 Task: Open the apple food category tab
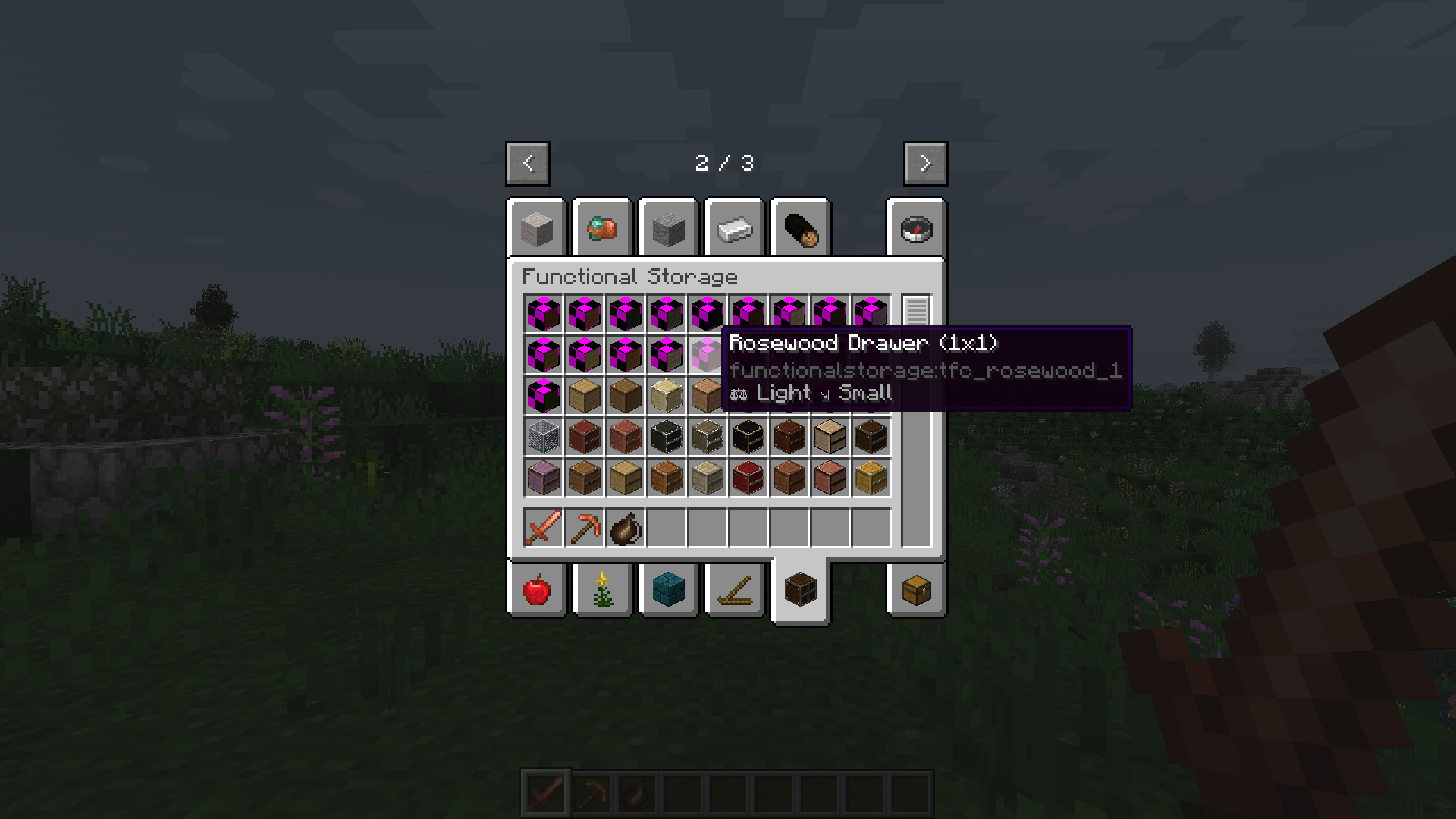tap(537, 591)
